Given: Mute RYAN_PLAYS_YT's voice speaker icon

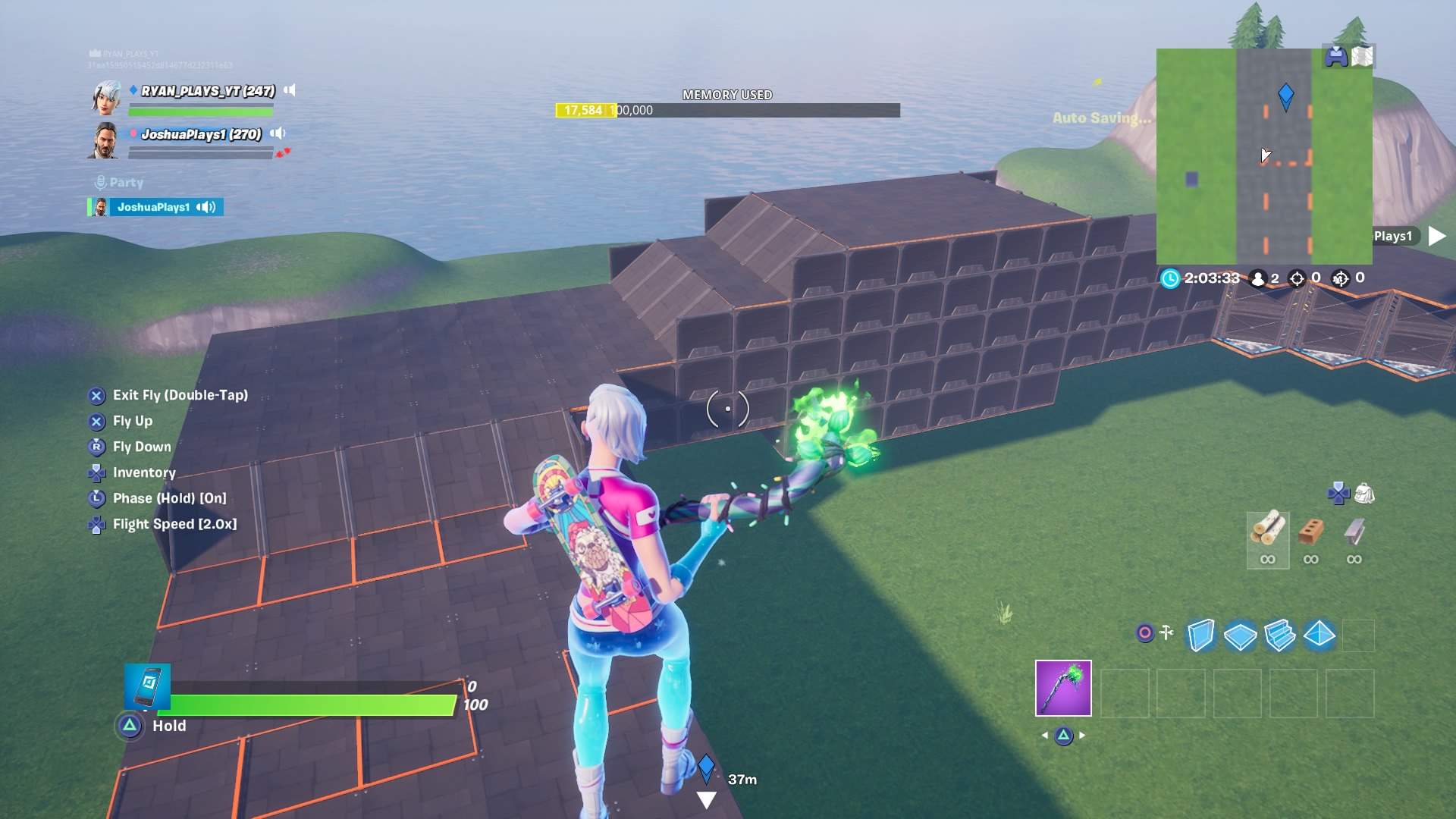Looking at the screenshot, I should pos(289,91).
